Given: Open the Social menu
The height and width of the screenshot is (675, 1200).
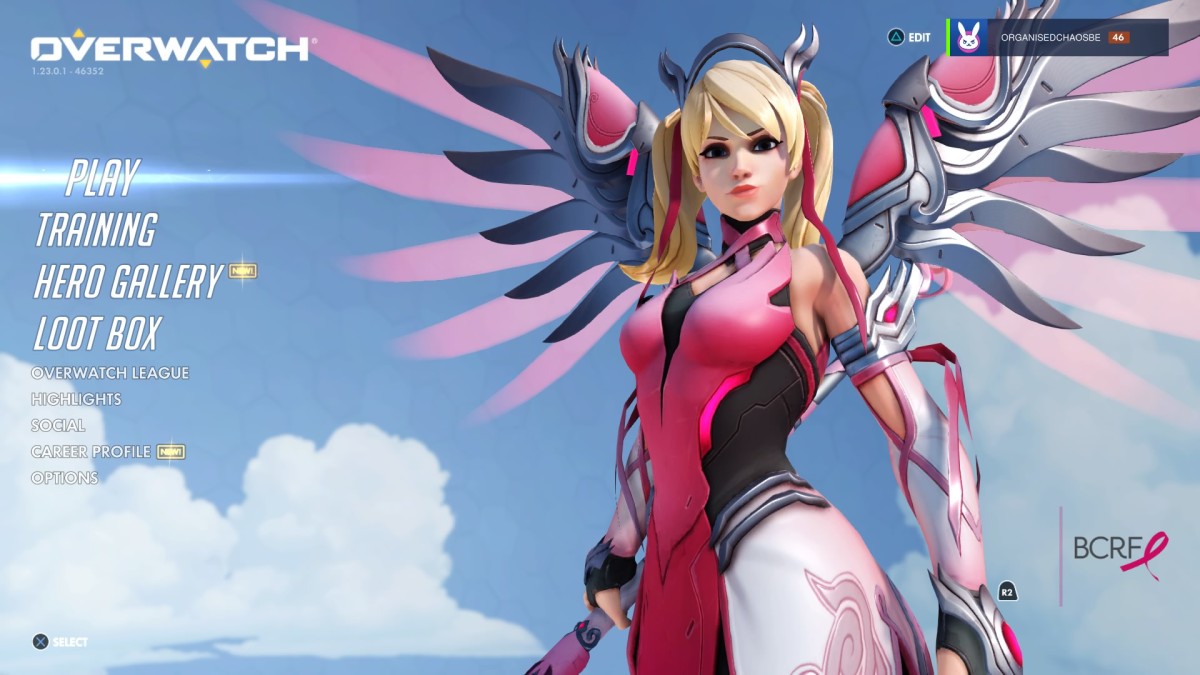Looking at the screenshot, I should point(58,425).
